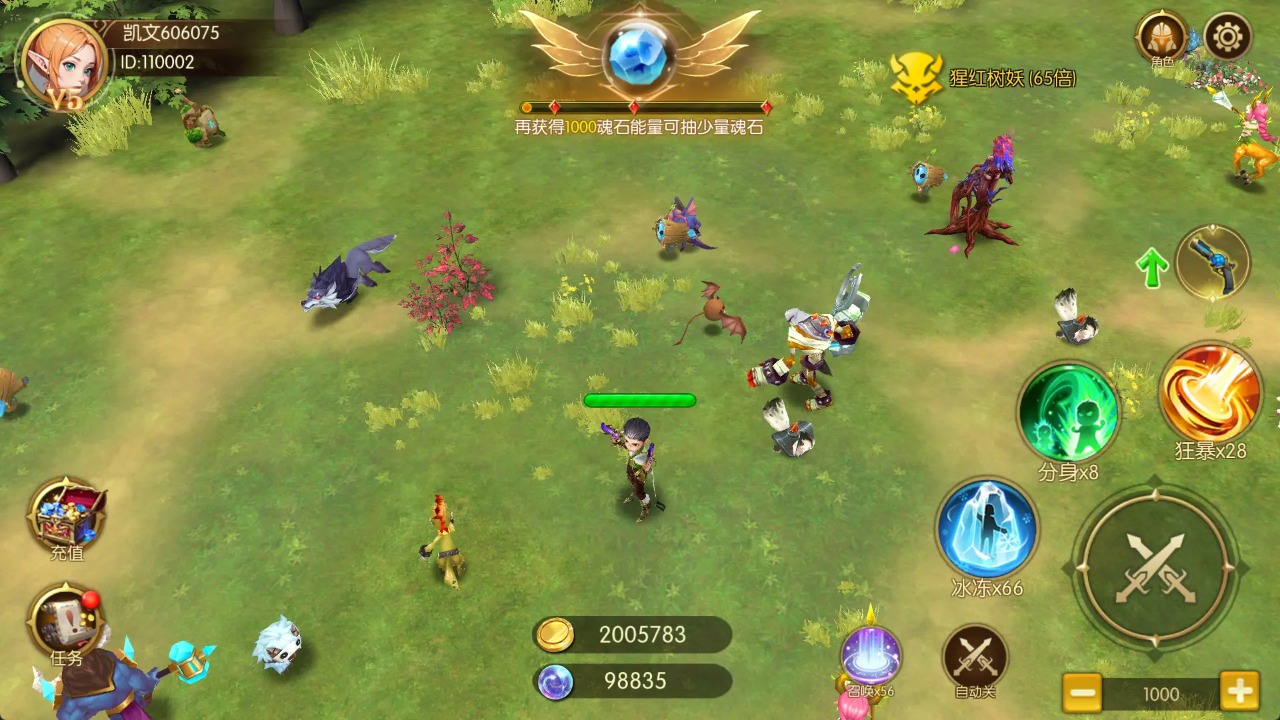1280x720 pixels.
Task: Open the gear settings menu
Action: pyautogui.click(x=1228, y=38)
